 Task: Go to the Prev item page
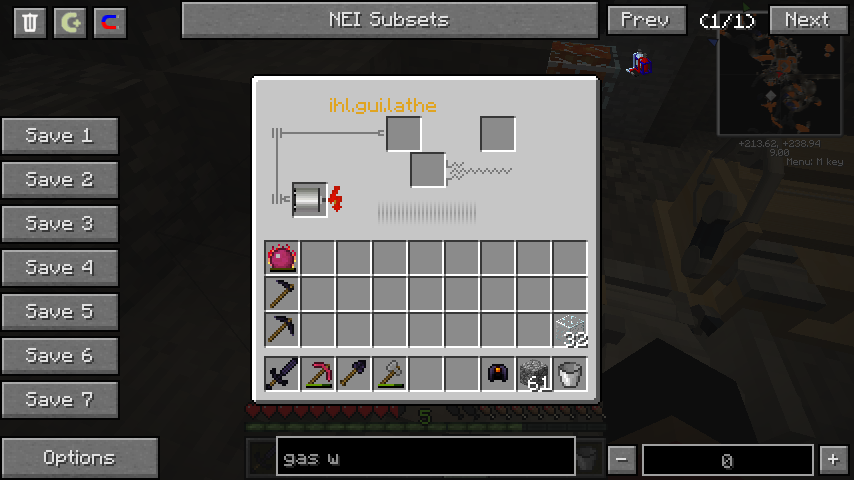pos(646,20)
